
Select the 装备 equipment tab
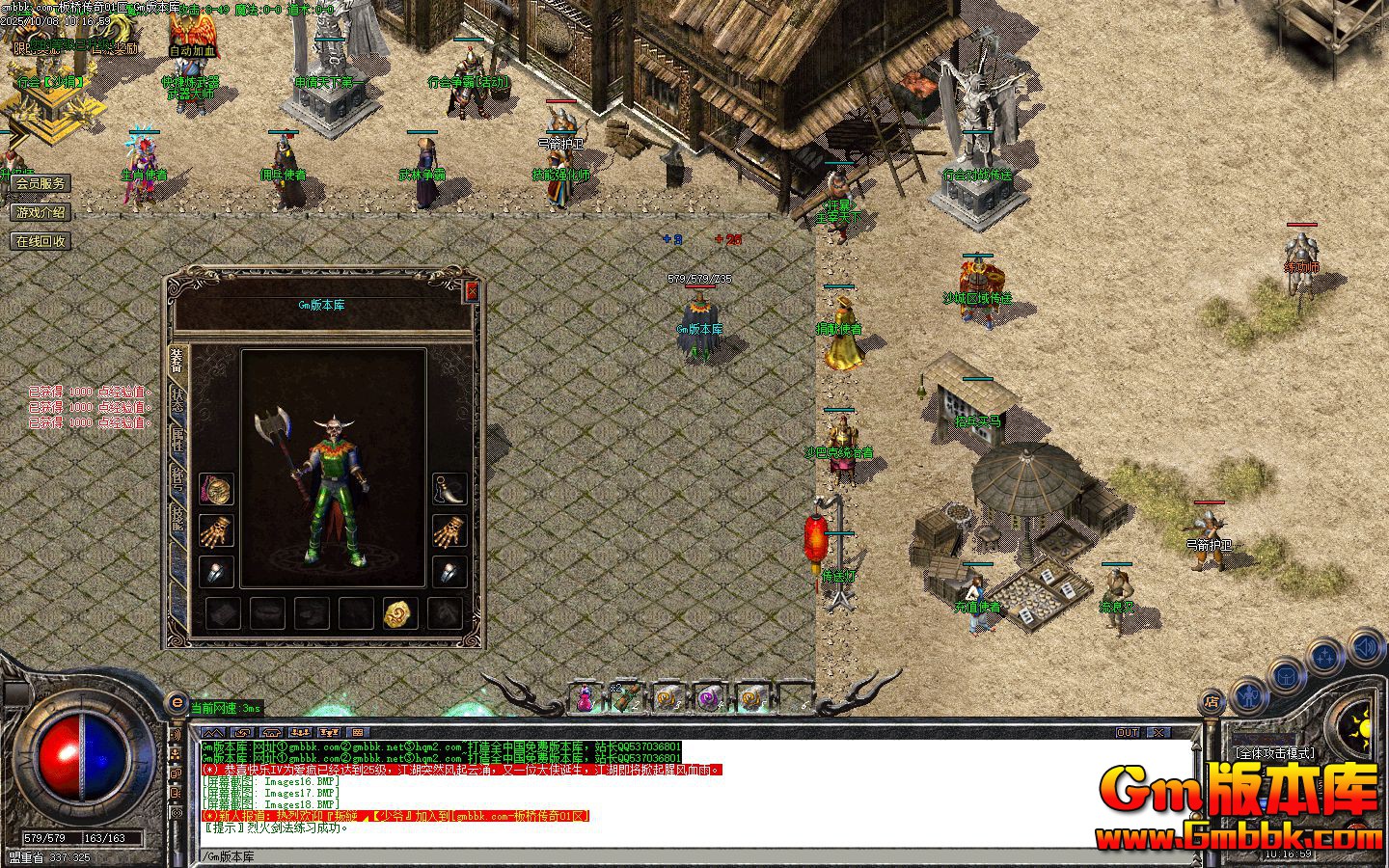[177, 363]
